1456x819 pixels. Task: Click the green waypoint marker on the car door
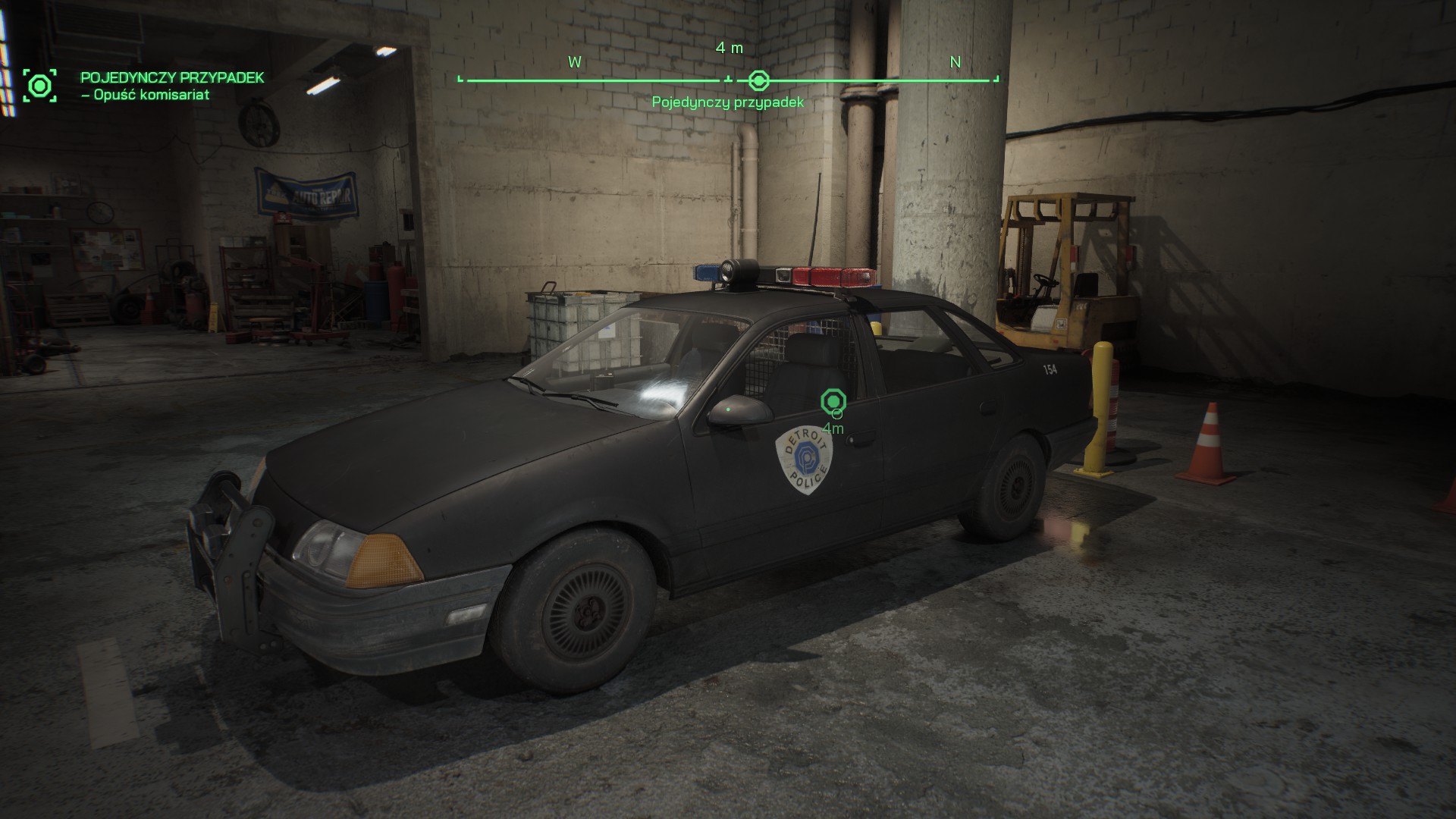pos(833,400)
